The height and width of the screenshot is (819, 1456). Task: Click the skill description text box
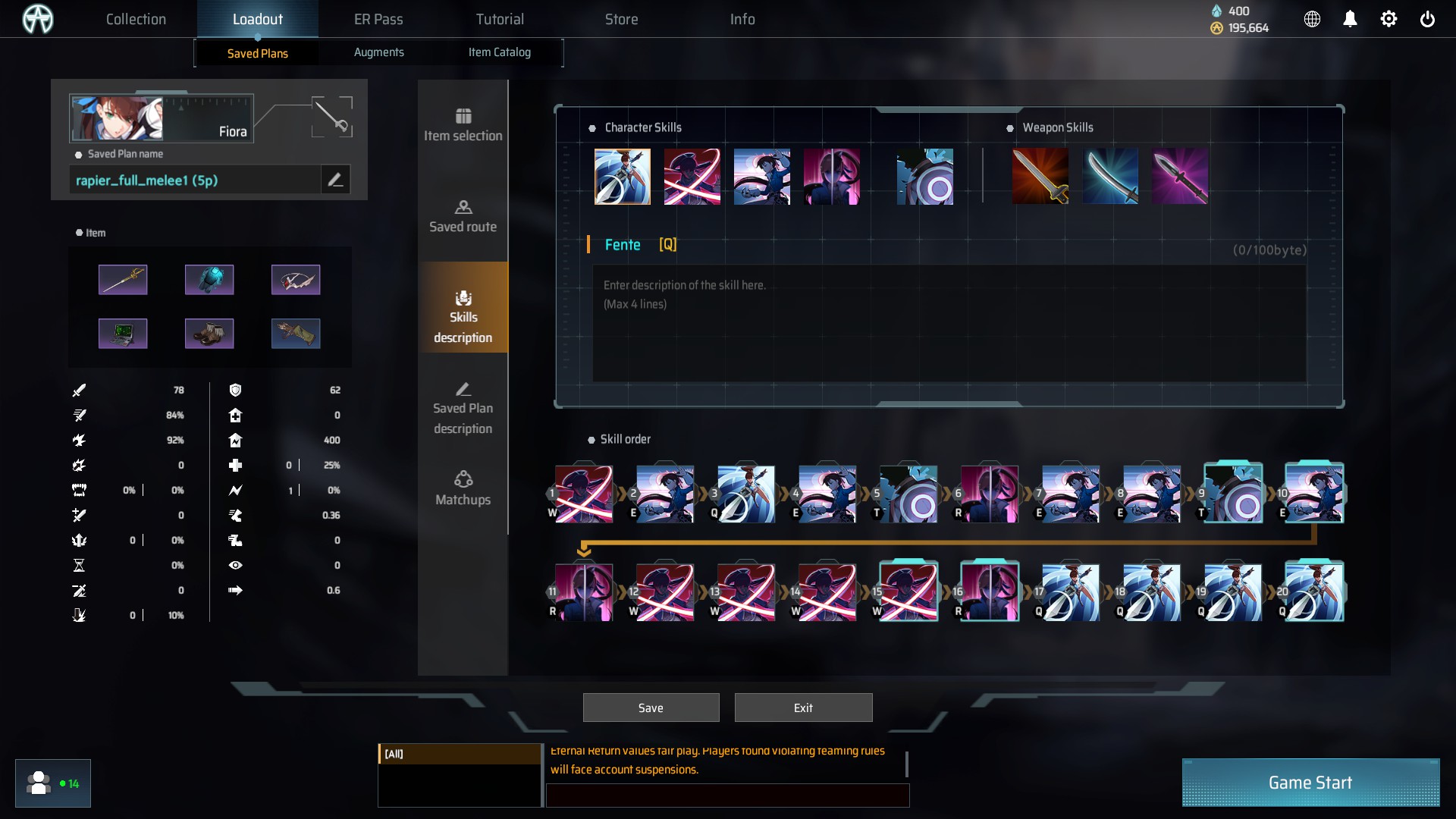949,322
